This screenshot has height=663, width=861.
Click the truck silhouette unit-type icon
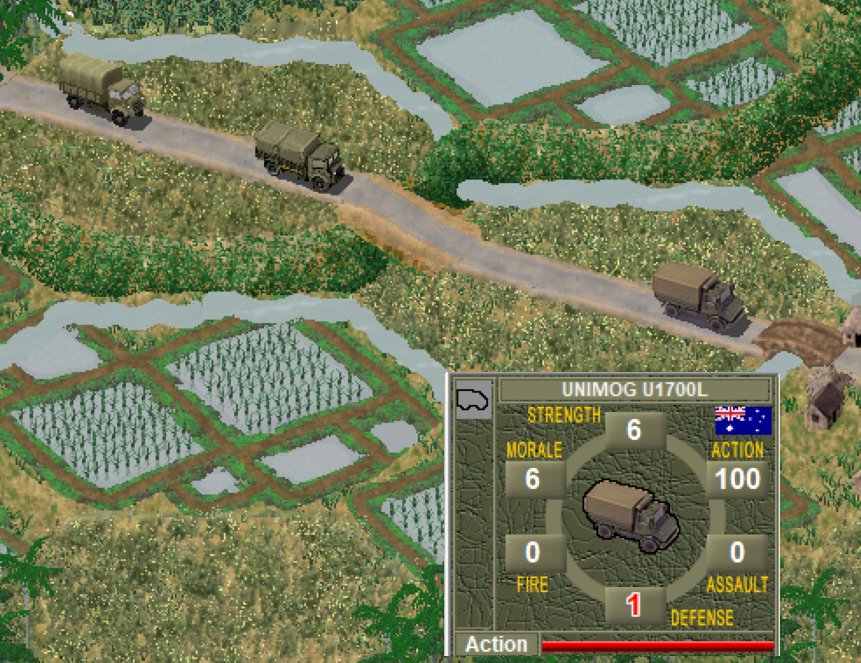click(471, 398)
